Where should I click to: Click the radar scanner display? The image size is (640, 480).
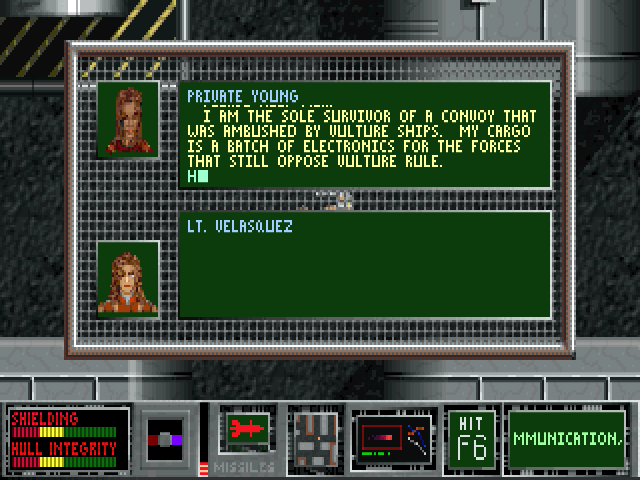(392, 438)
